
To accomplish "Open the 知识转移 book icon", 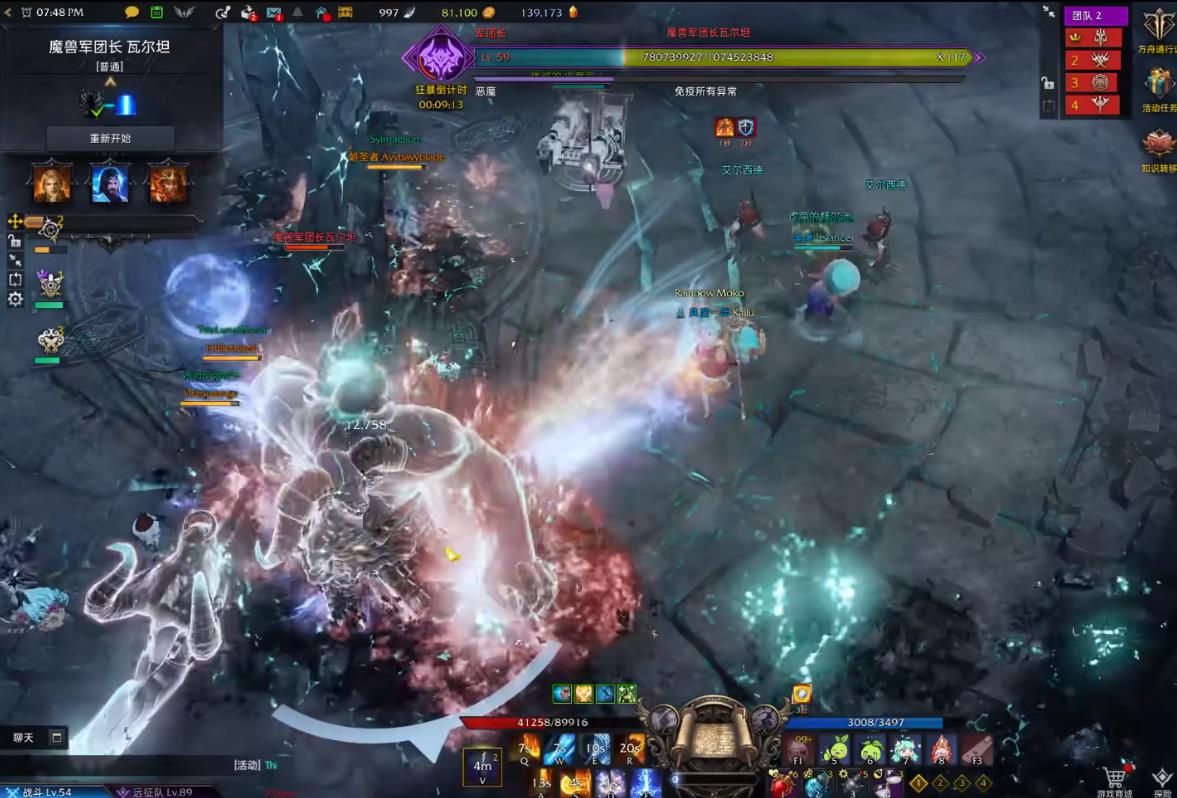I will coord(1160,145).
